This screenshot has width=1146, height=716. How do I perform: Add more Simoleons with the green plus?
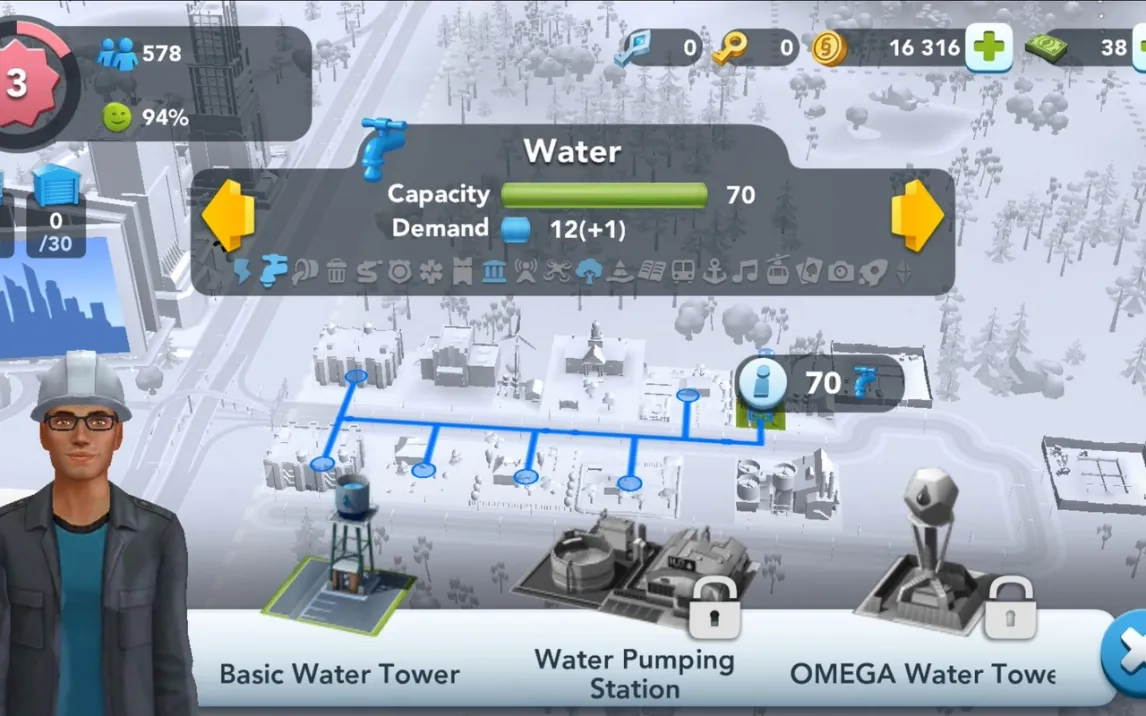tap(988, 48)
